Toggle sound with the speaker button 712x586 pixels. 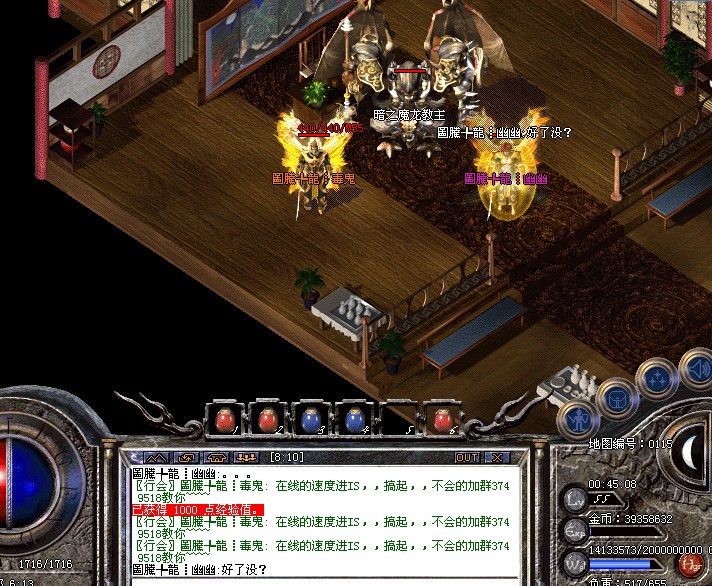click(696, 369)
